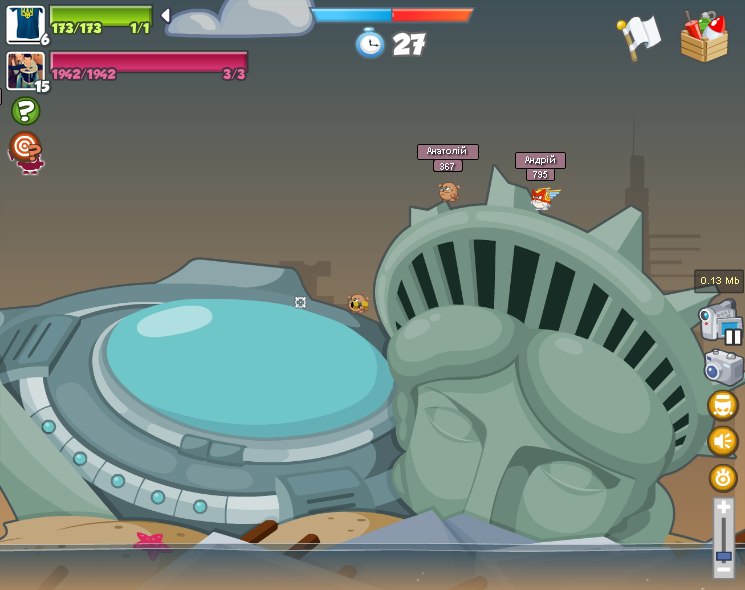The image size is (745, 590).
Task: Click the blue zoom slider handle
Action: (723, 556)
